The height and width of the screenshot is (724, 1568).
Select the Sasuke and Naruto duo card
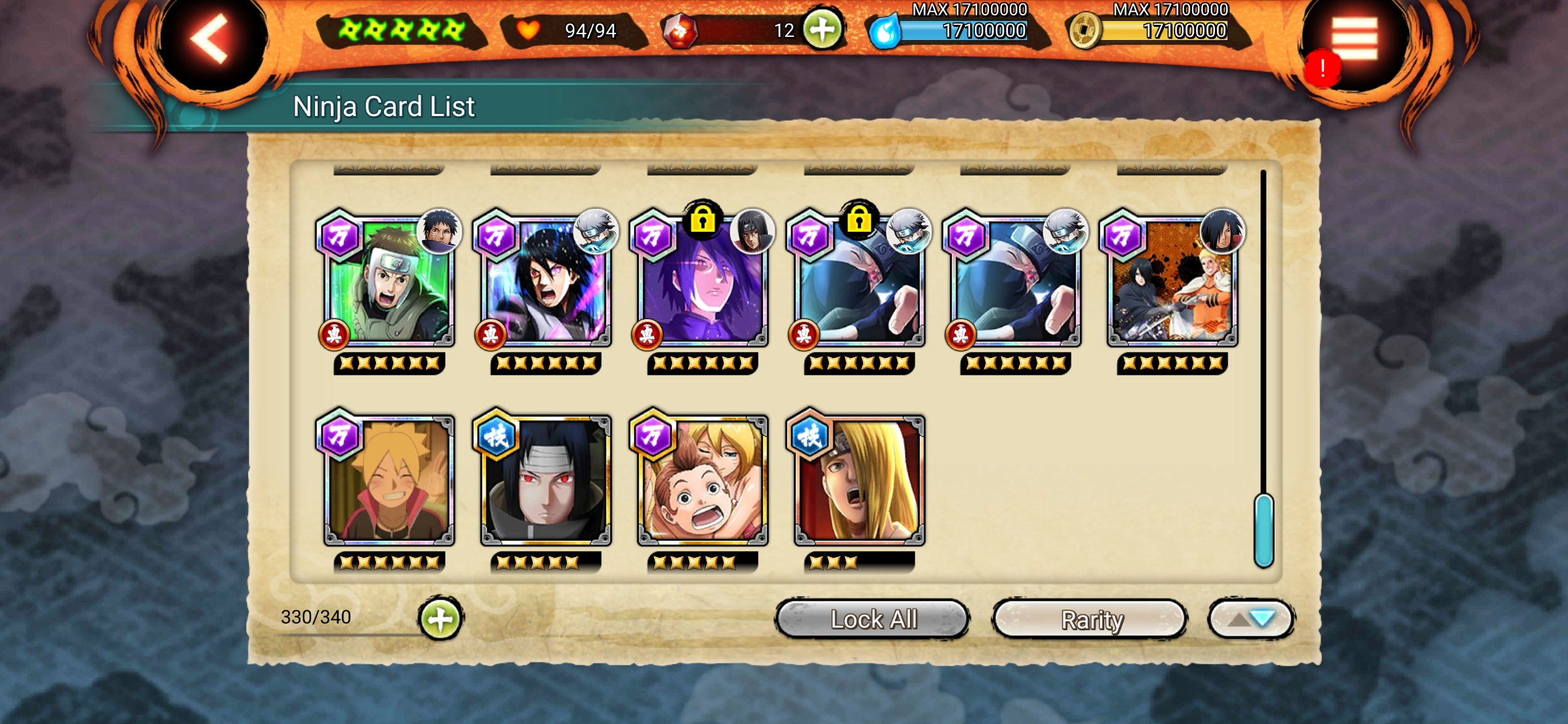tap(1173, 282)
